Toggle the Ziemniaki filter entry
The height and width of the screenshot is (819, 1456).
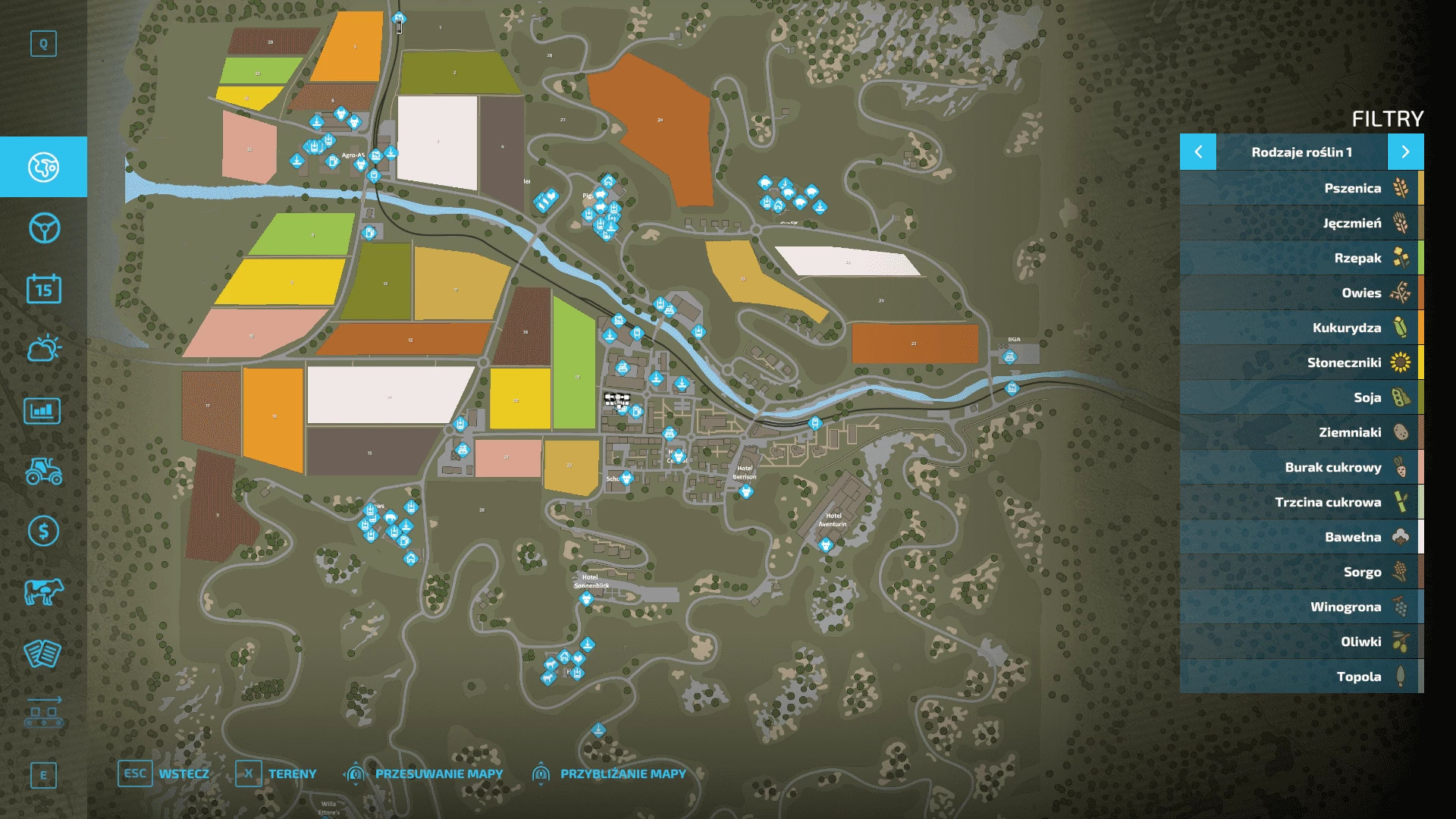point(1301,432)
